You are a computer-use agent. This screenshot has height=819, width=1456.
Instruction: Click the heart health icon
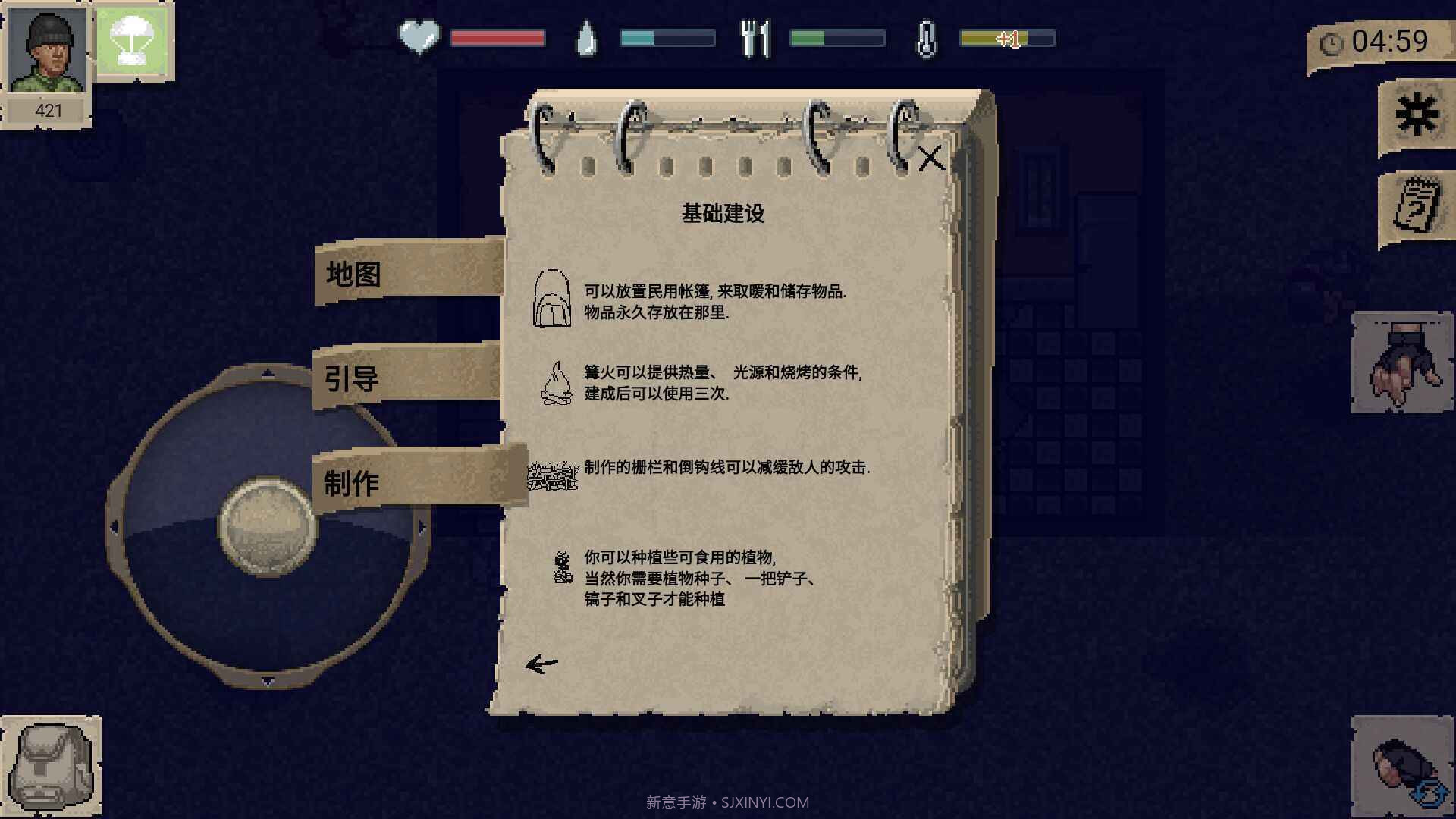(418, 35)
